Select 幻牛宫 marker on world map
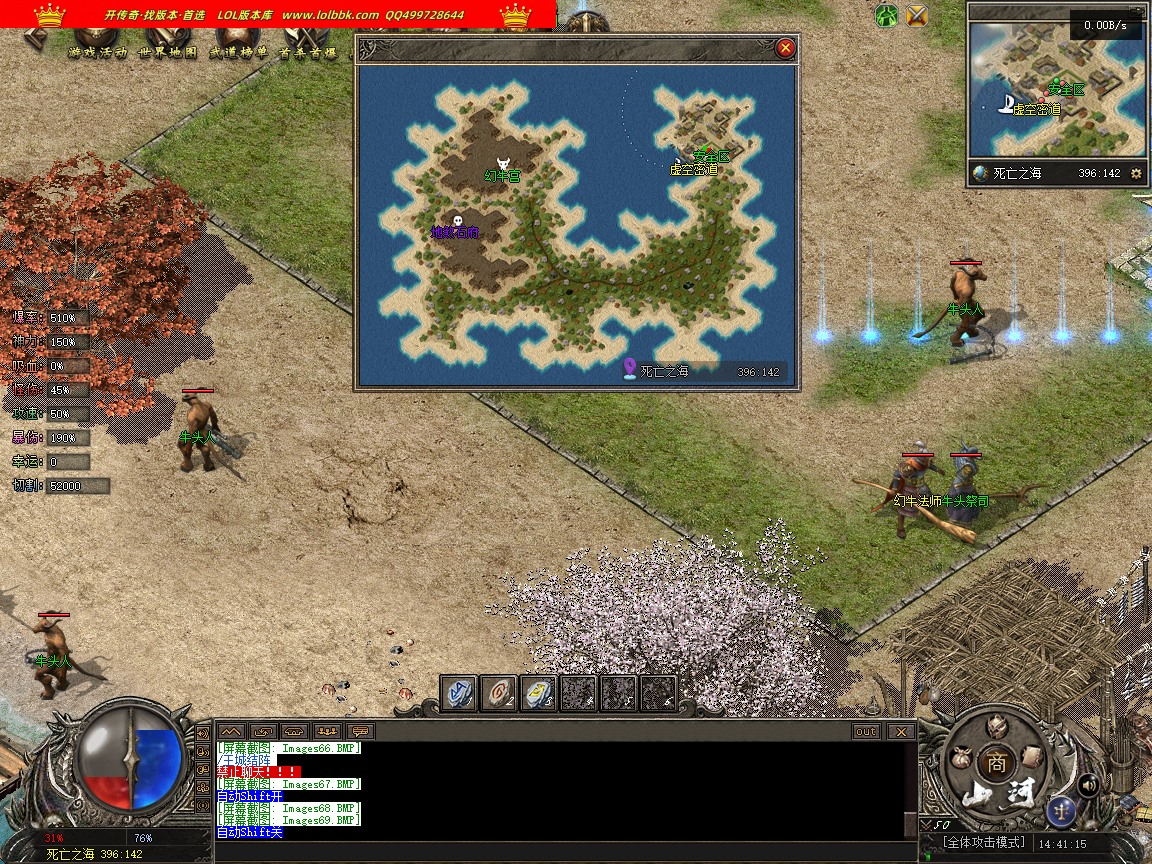The width and height of the screenshot is (1152, 864). [x=503, y=164]
